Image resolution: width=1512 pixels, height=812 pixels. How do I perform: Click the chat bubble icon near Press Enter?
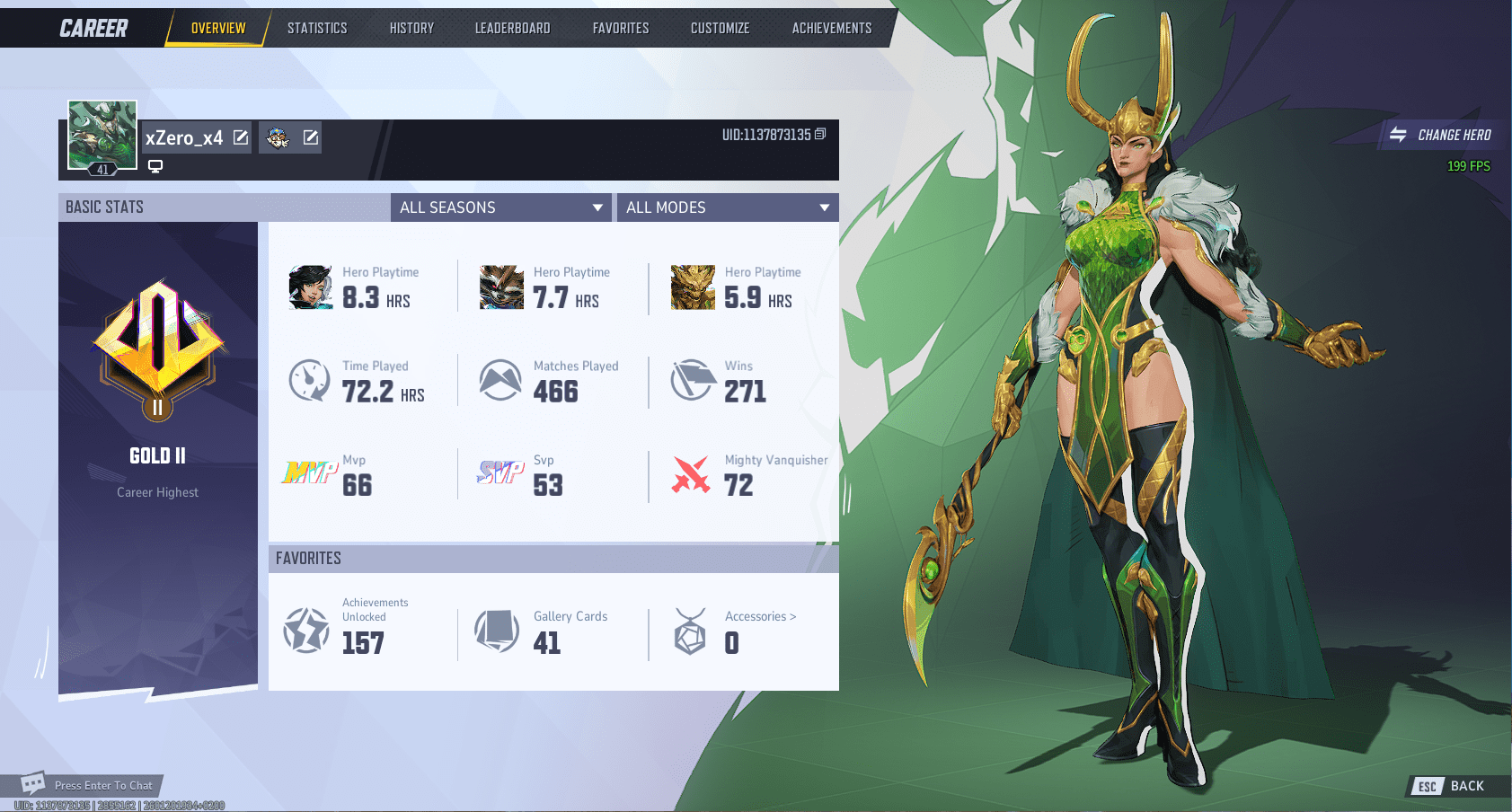point(33,783)
